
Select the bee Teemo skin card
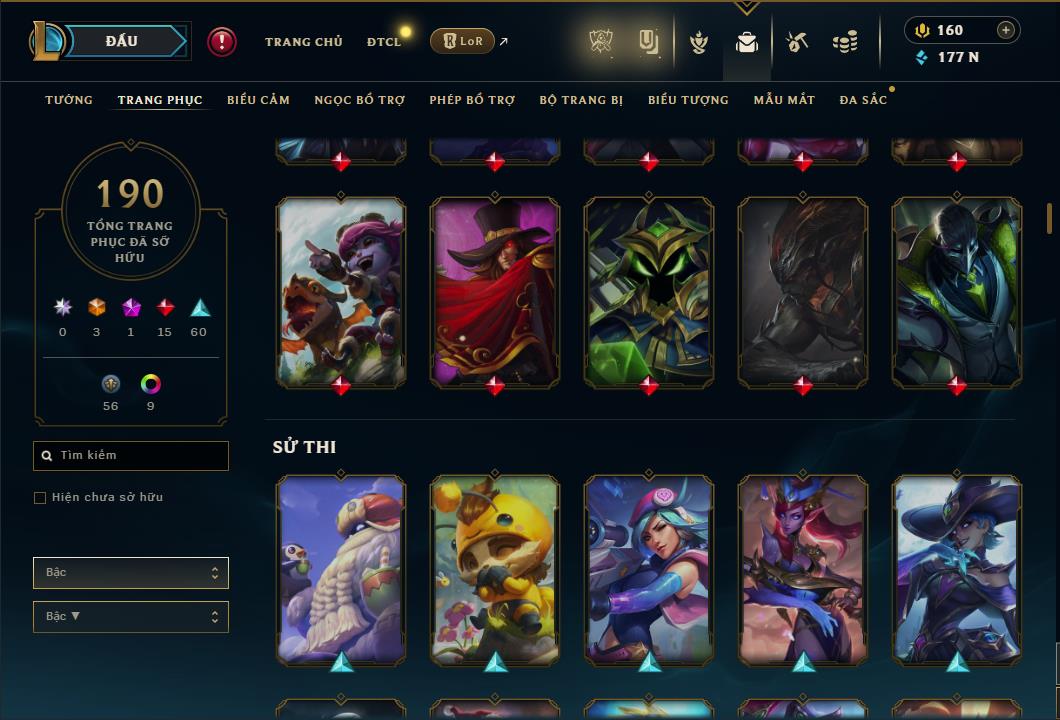tap(495, 570)
